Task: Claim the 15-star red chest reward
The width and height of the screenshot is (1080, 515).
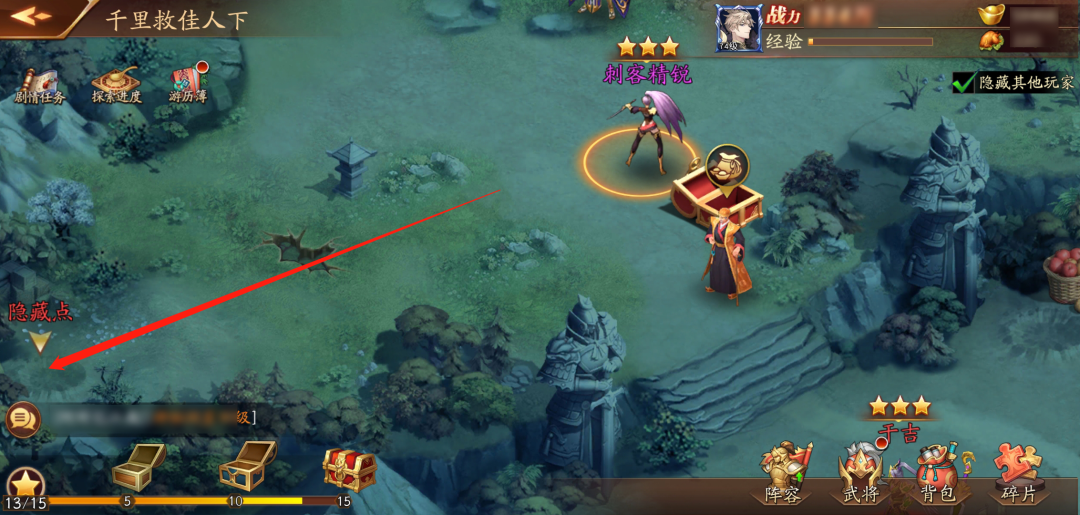Action: coord(349,467)
